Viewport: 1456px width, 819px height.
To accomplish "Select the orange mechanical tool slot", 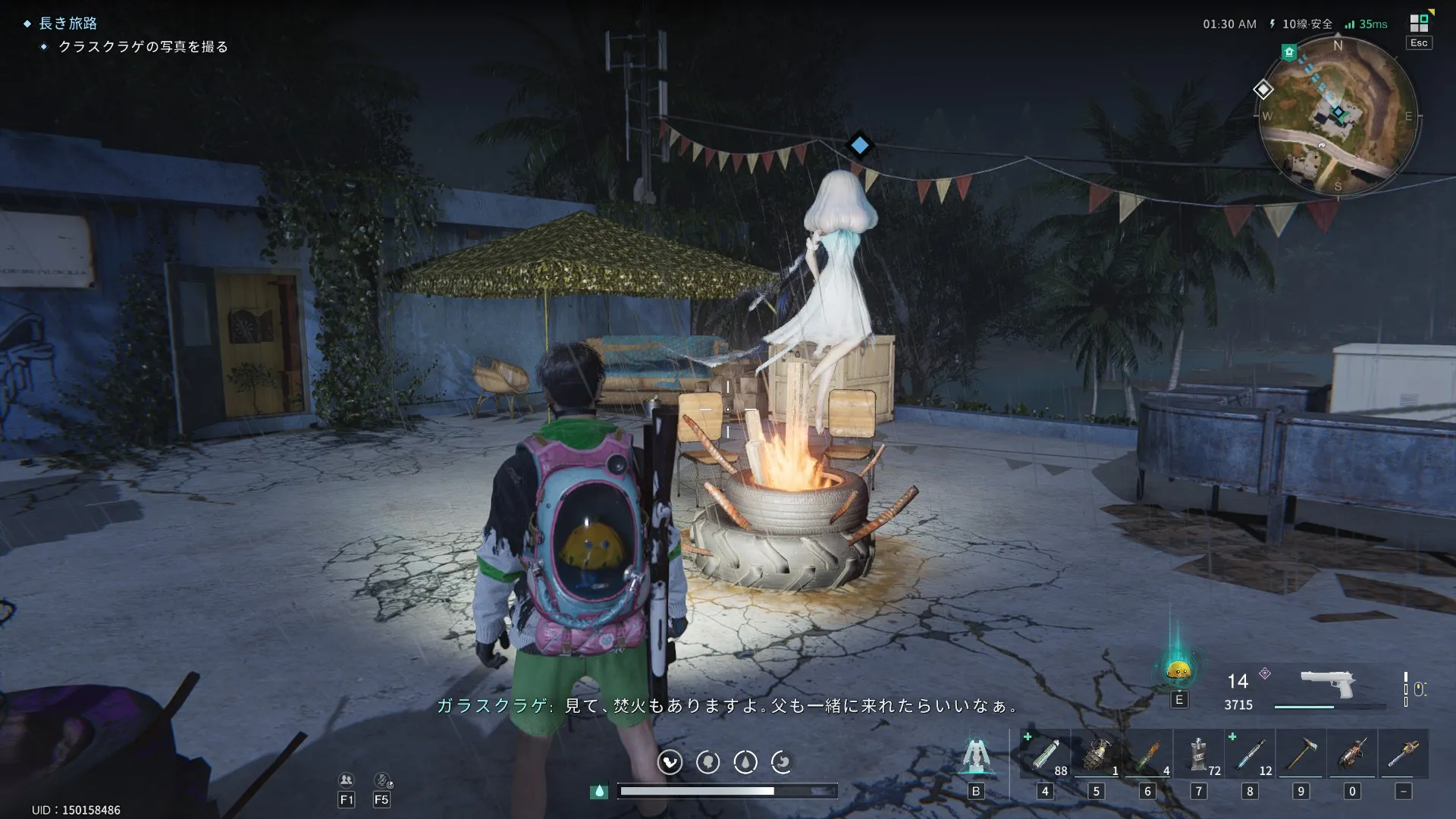I will pos(1352,755).
